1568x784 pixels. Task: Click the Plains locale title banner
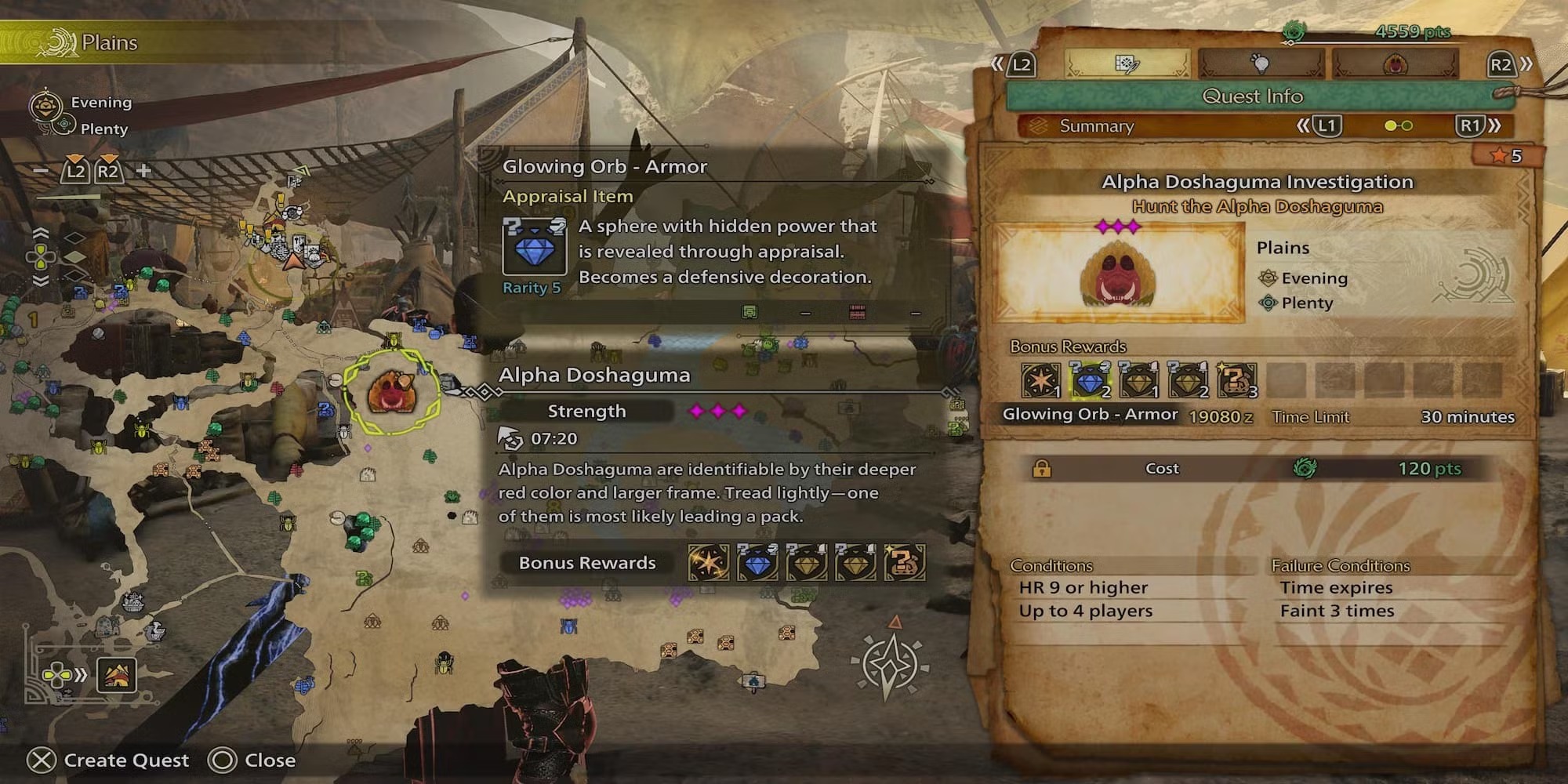click(108, 42)
